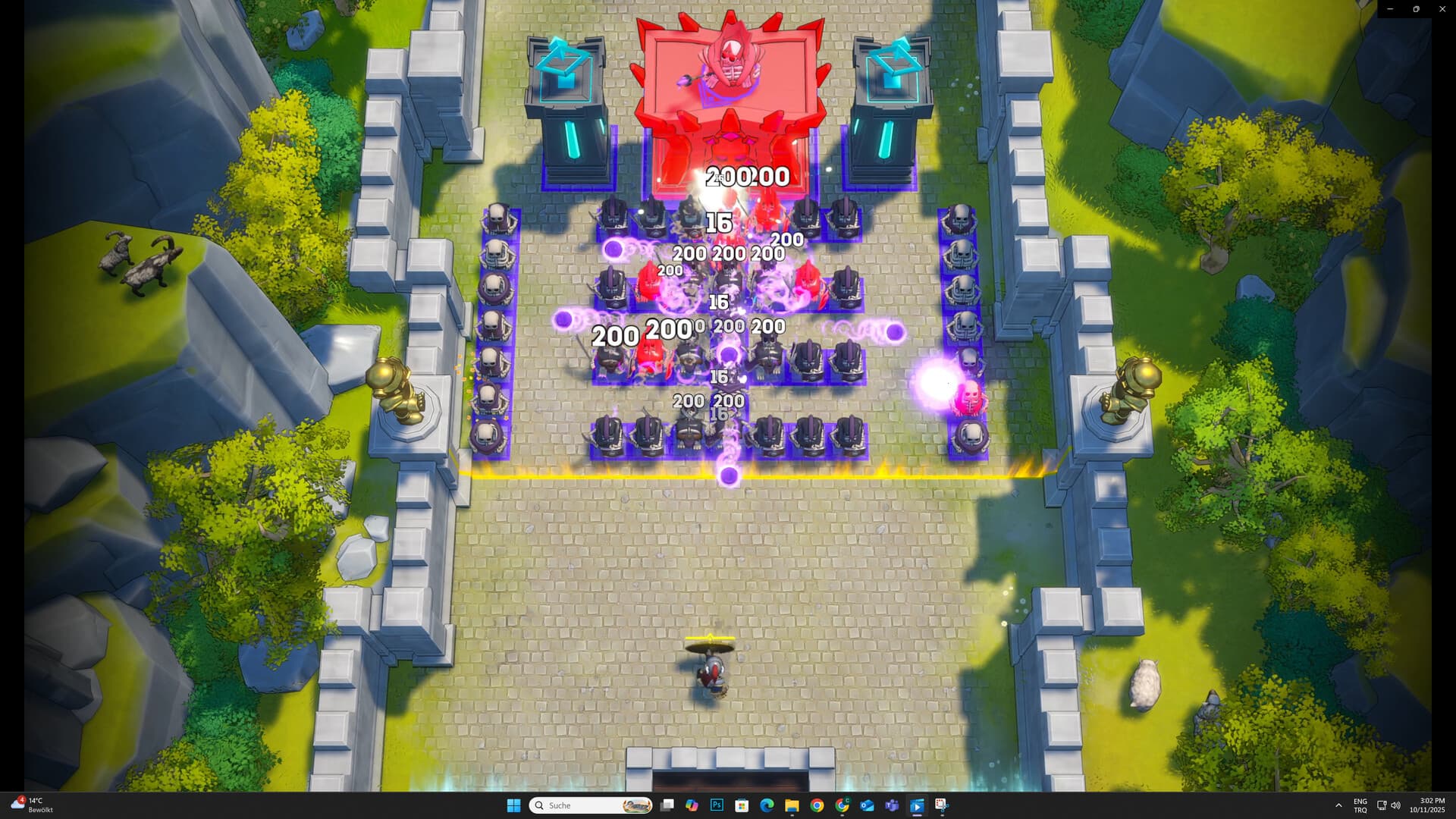This screenshot has width=1456, height=819.
Task: Open Outlook from the taskbar
Action: click(x=866, y=805)
